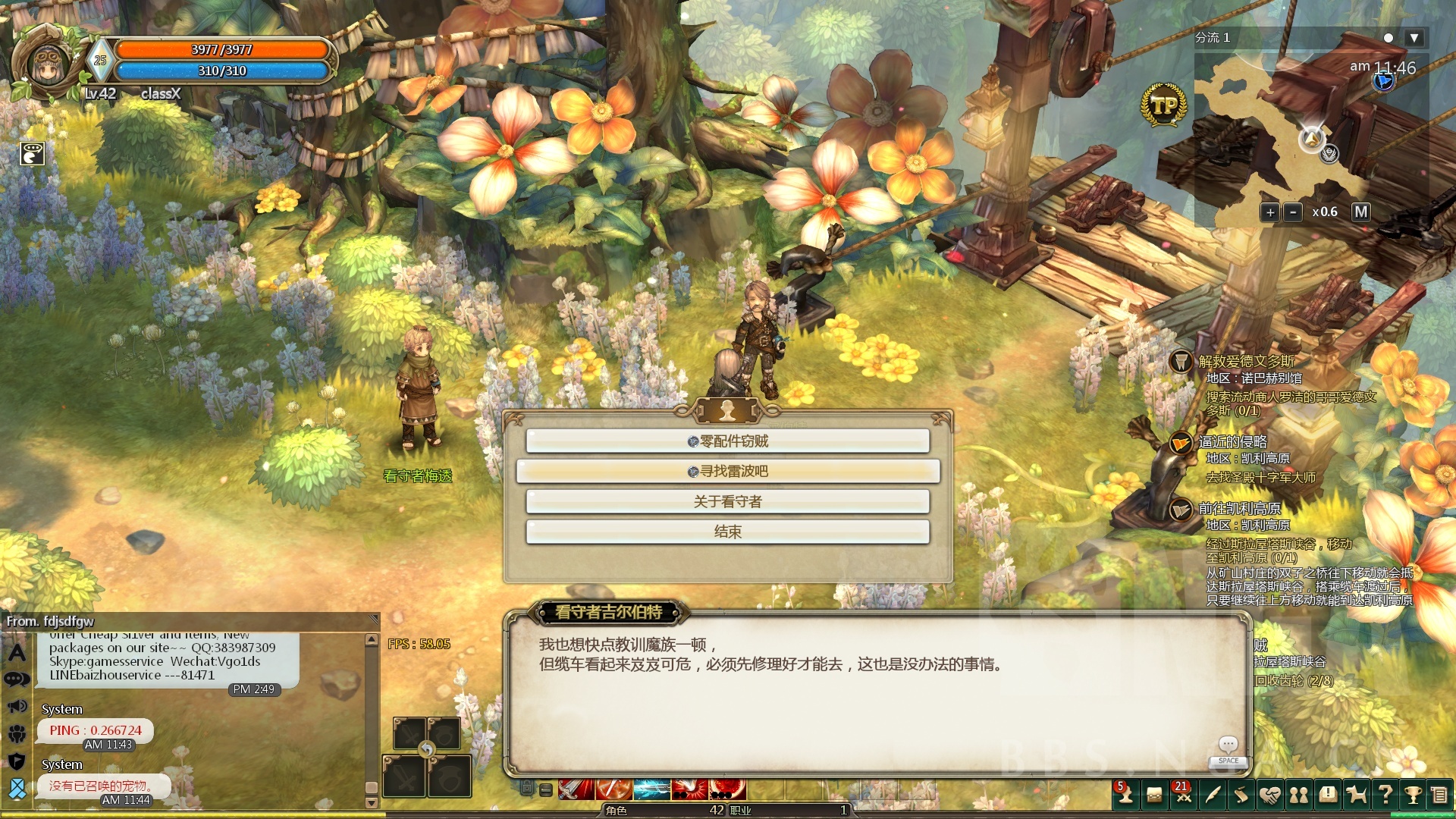Toggle the megaphone shout chat filter
This screenshot has width=1456, height=819.
pos(16,706)
